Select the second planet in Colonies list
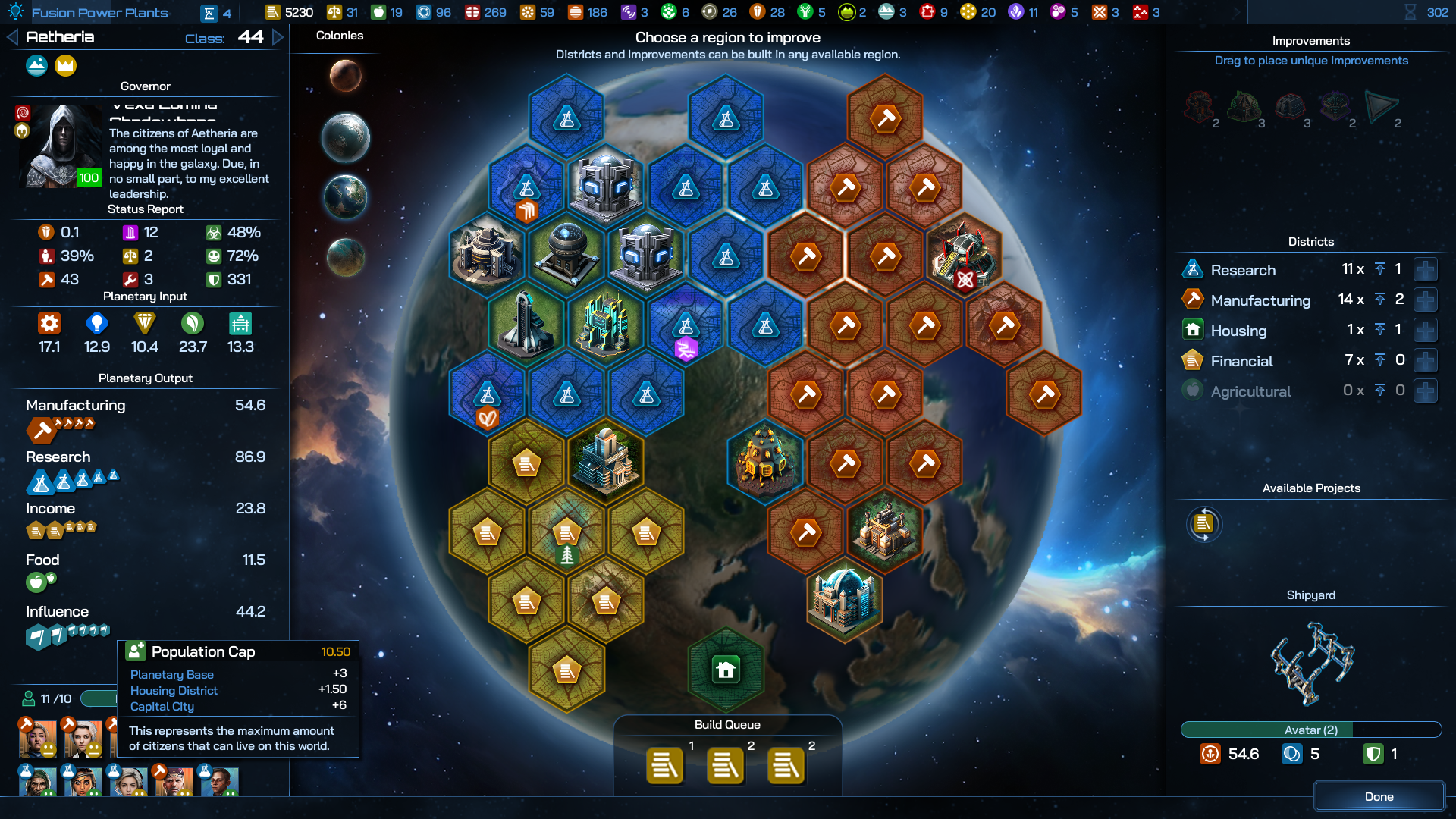This screenshot has width=1456, height=819. 345,137
